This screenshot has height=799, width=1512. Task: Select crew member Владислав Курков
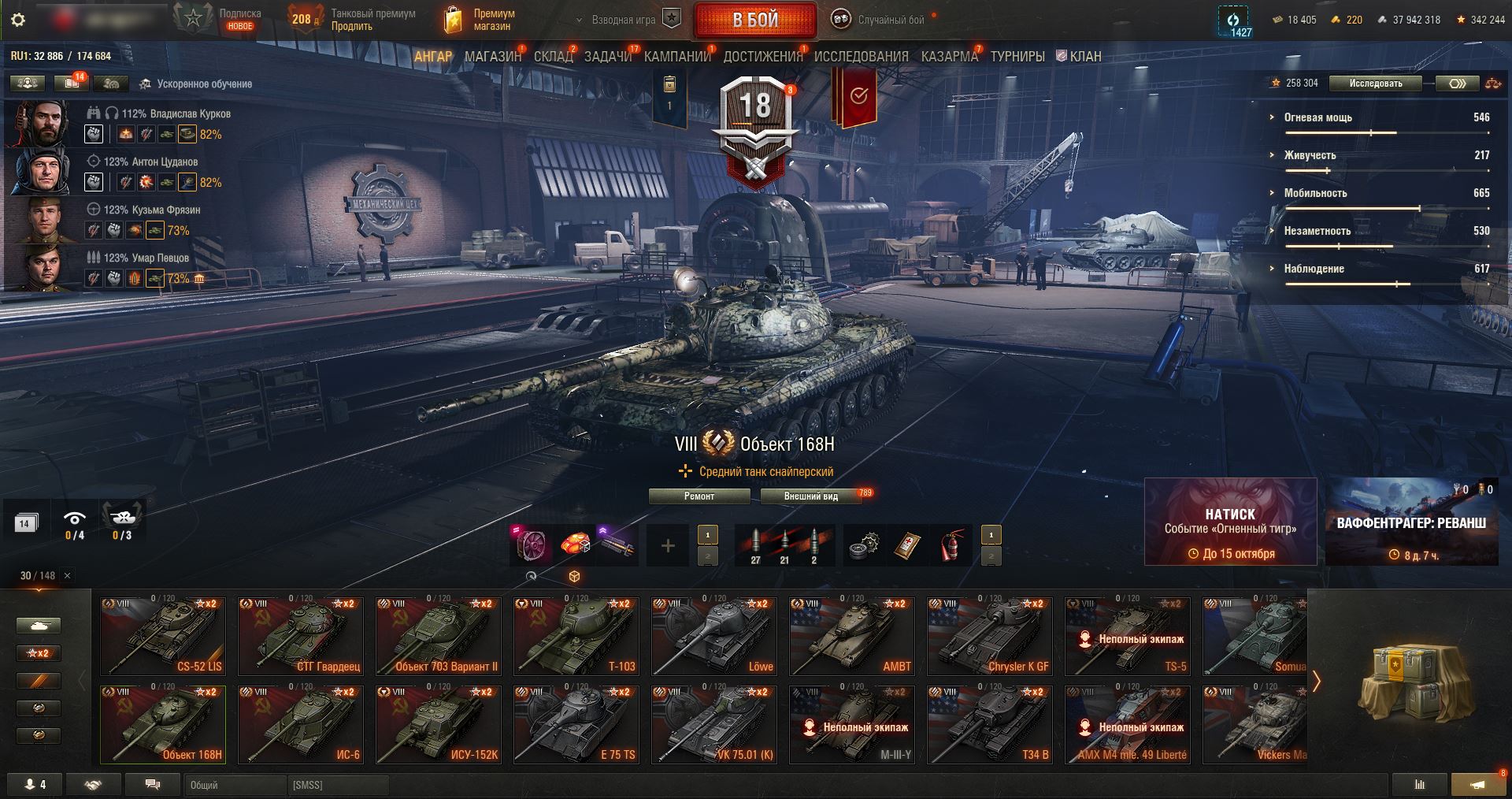[175, 113]
